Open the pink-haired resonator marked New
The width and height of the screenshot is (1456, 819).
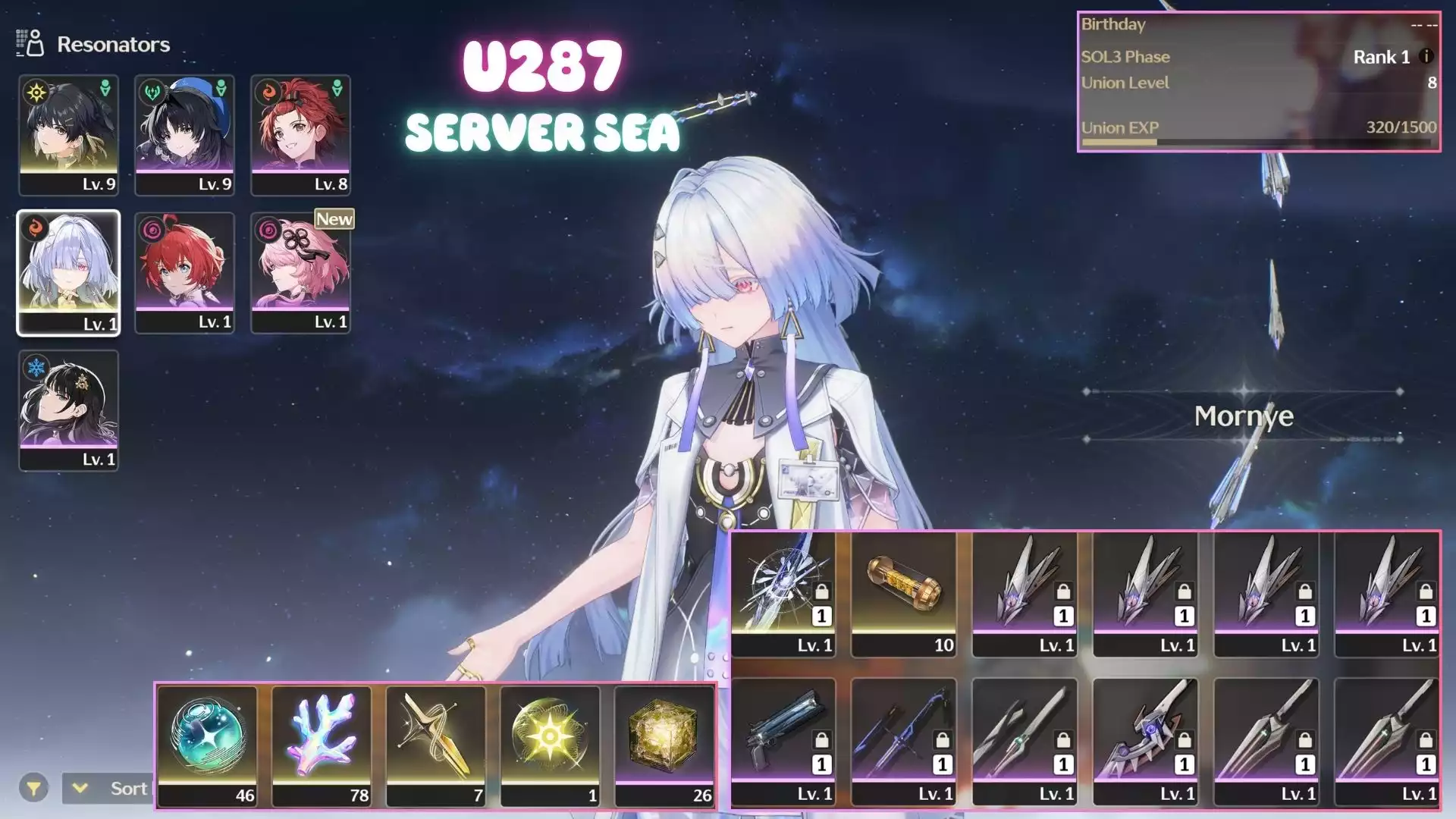click(300, 273)
